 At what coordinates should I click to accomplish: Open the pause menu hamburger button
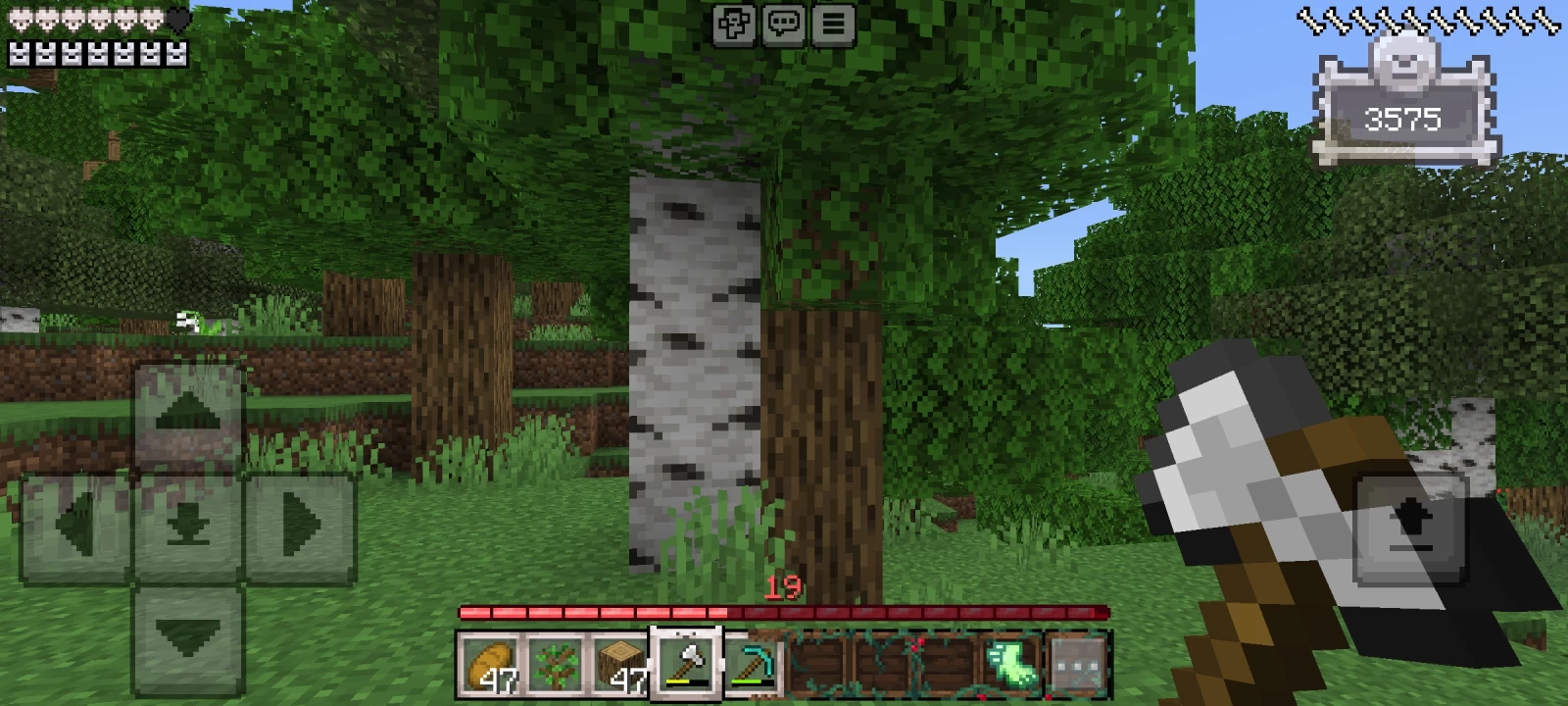click(833, 25)
